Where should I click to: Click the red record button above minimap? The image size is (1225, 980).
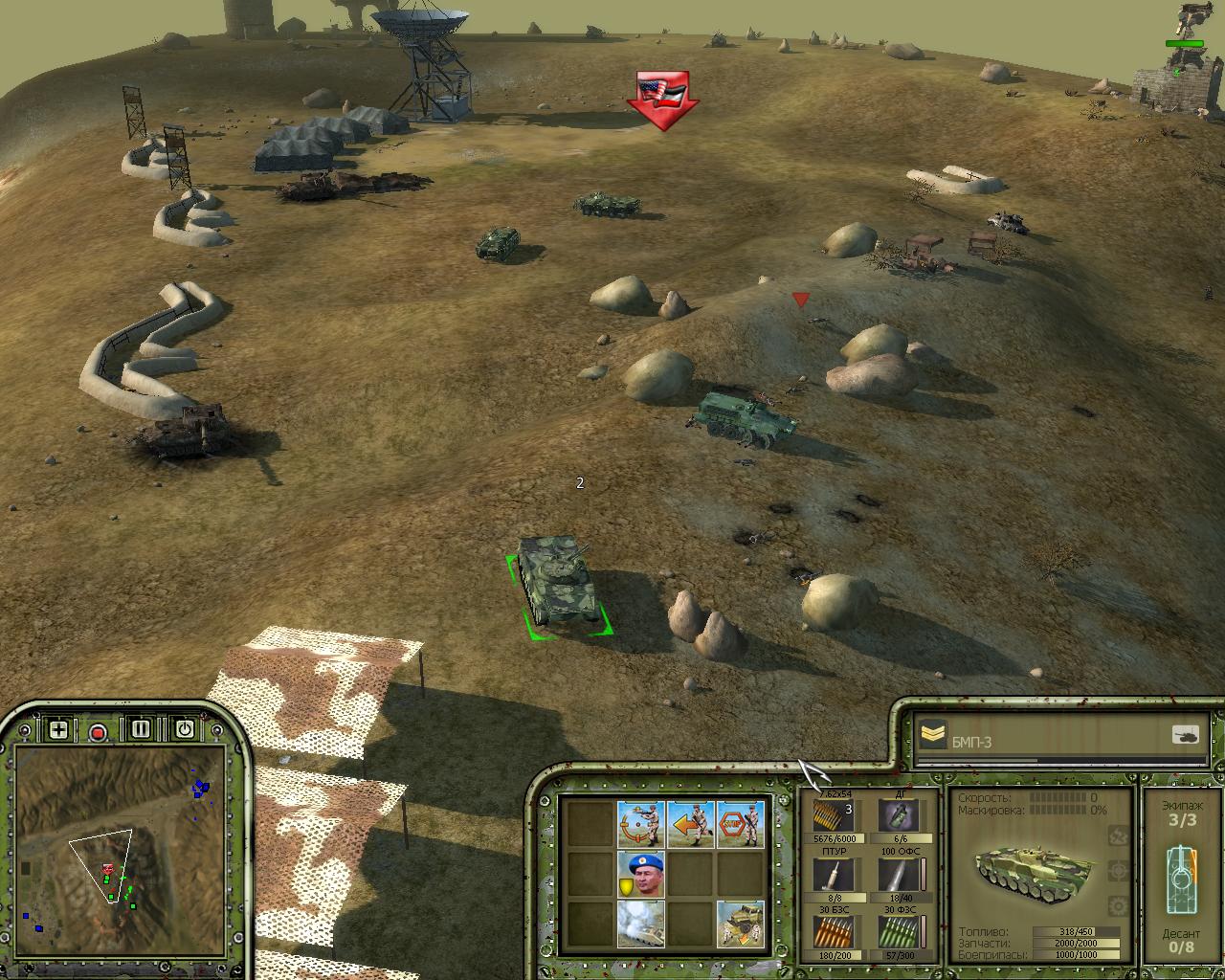click(98, 732)
